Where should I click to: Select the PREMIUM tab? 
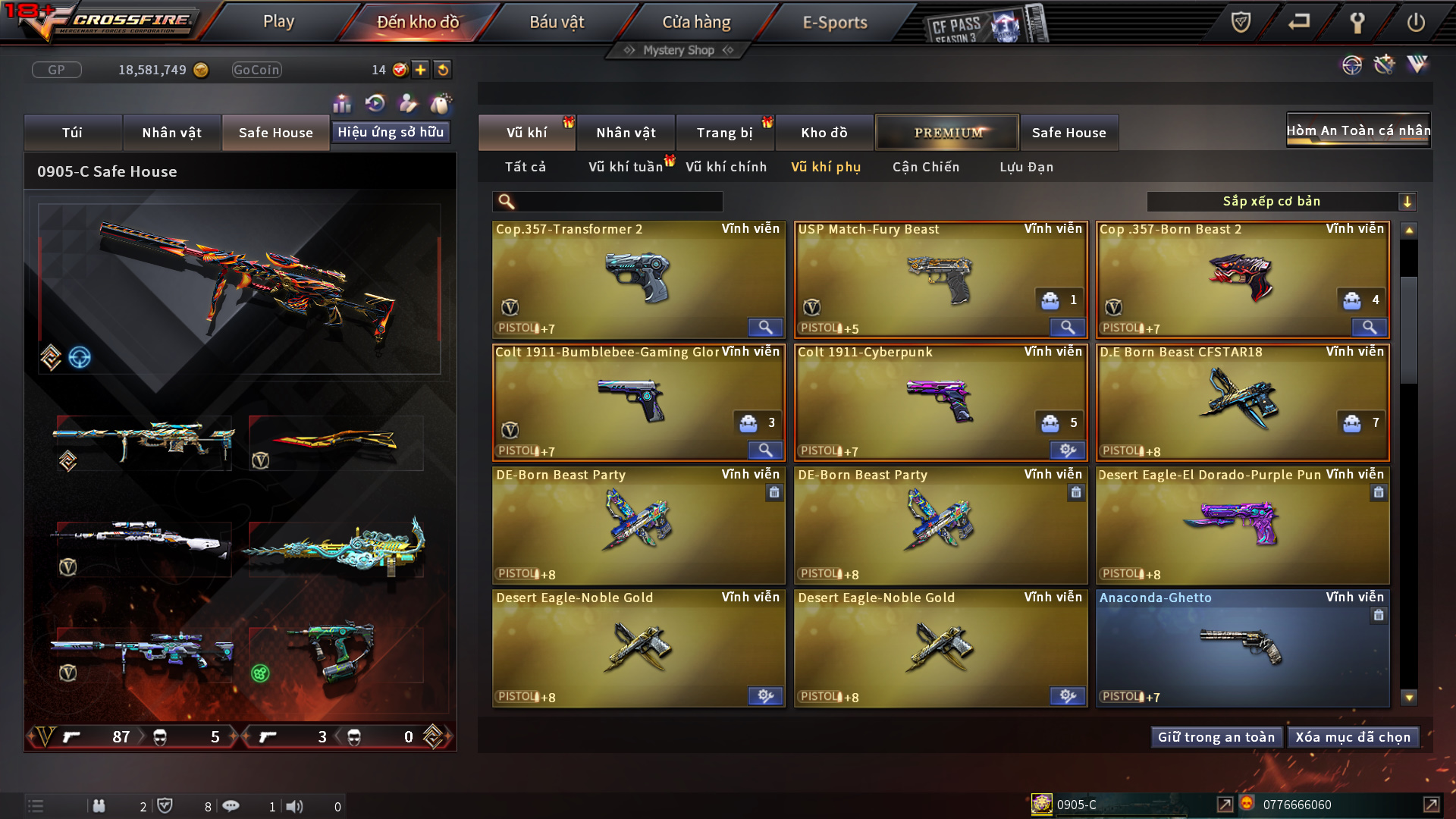947,133
